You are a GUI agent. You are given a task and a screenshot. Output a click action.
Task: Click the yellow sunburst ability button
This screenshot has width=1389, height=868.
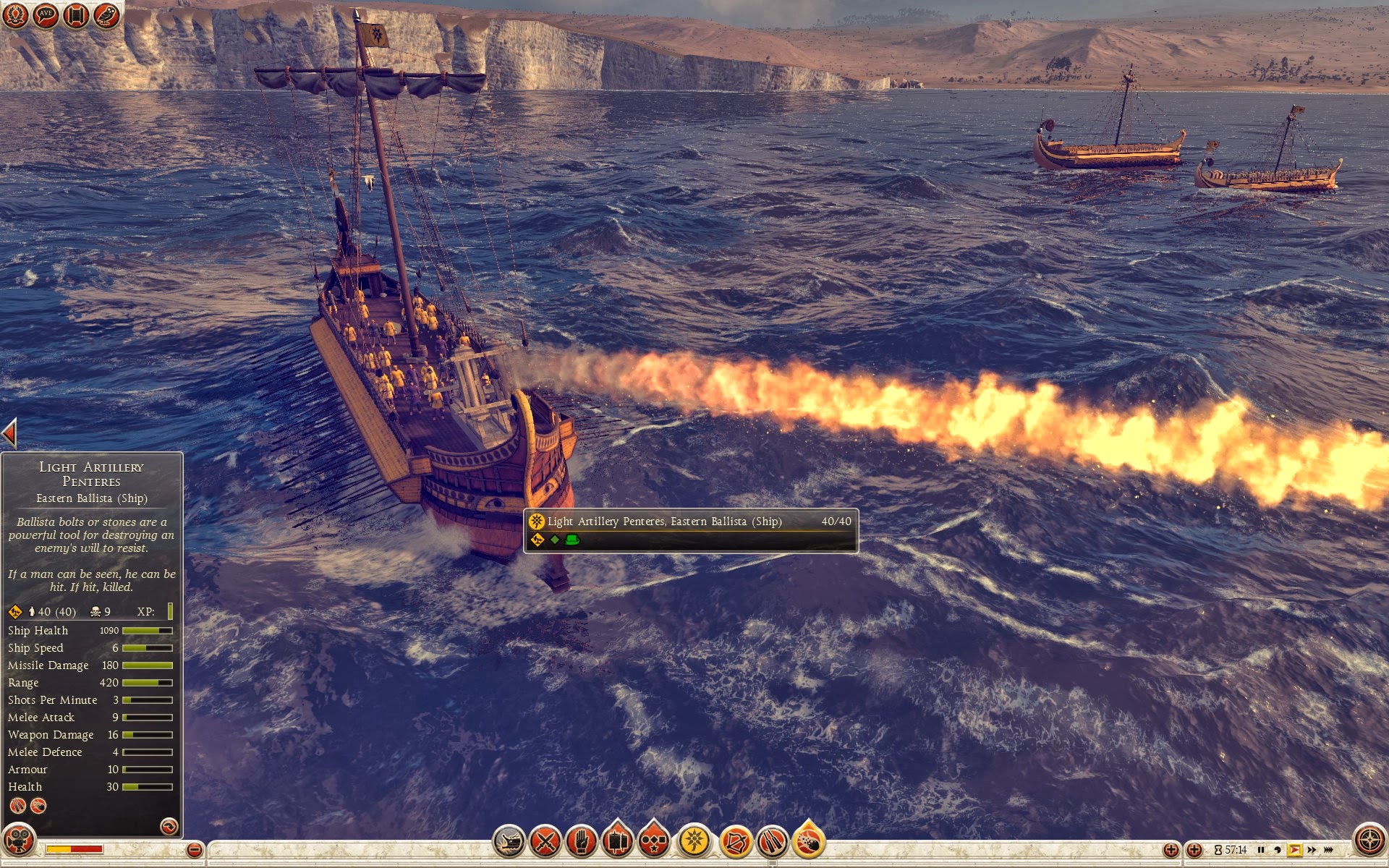point(694,841)
